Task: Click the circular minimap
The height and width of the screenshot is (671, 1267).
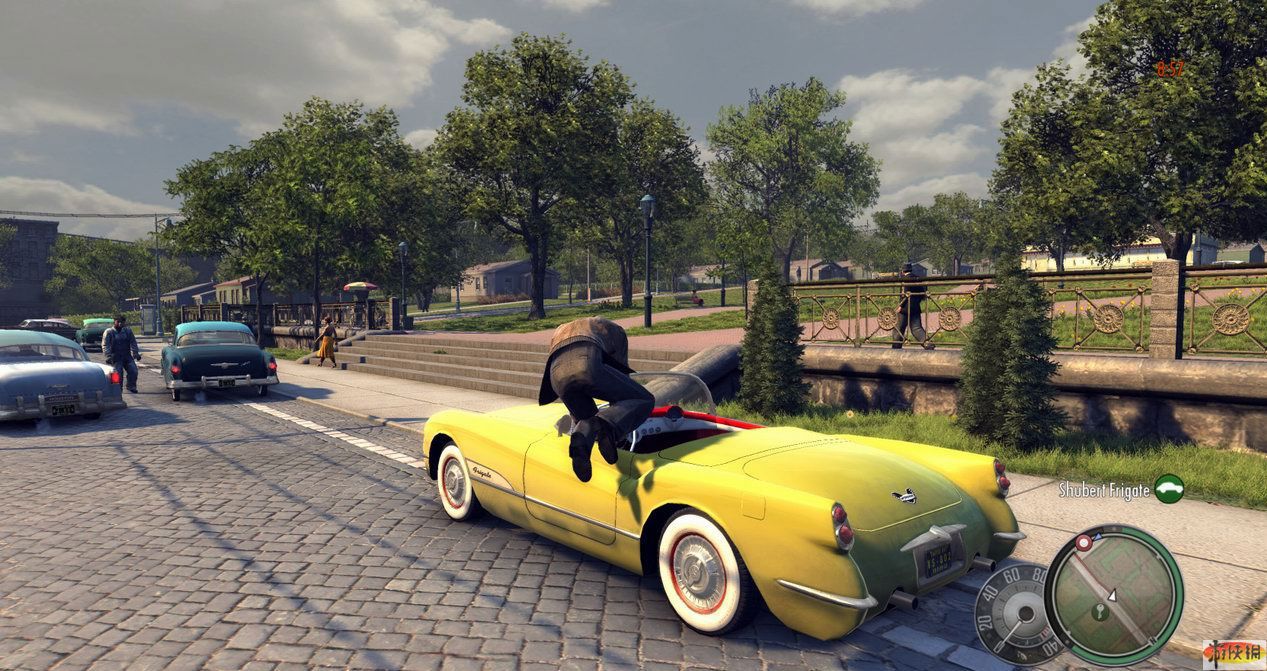Action: (x=1113, y=595)
